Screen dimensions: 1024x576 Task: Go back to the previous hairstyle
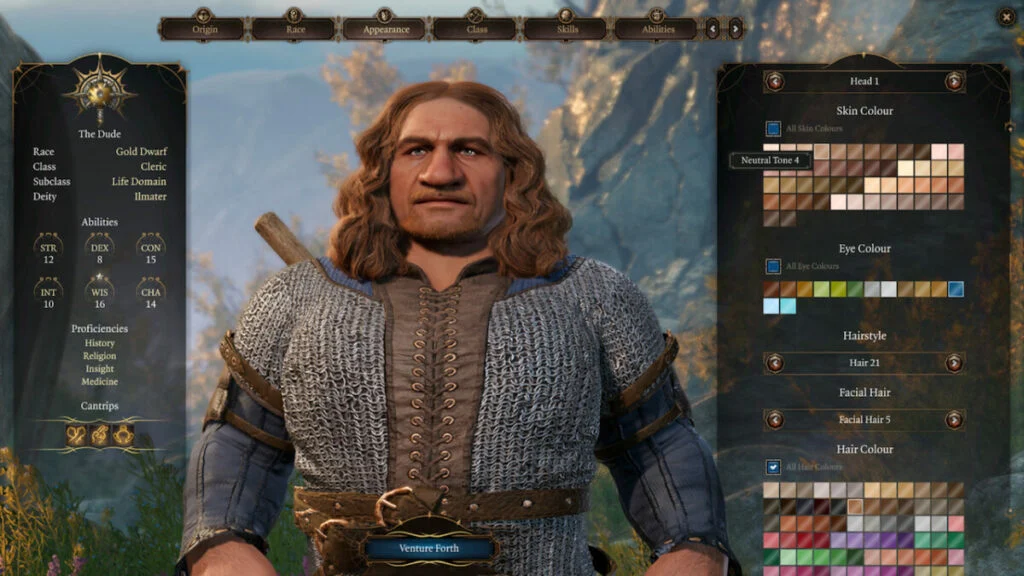click(x=775, y=363)
